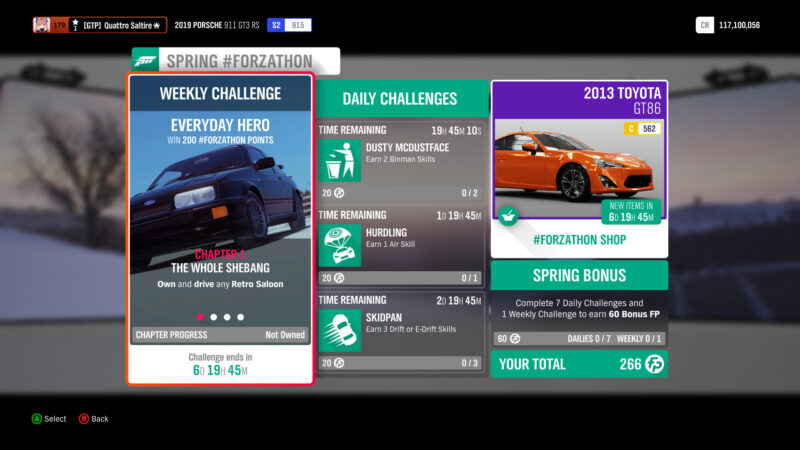Choose the Hurdling daily challenge

click(401, 245)
